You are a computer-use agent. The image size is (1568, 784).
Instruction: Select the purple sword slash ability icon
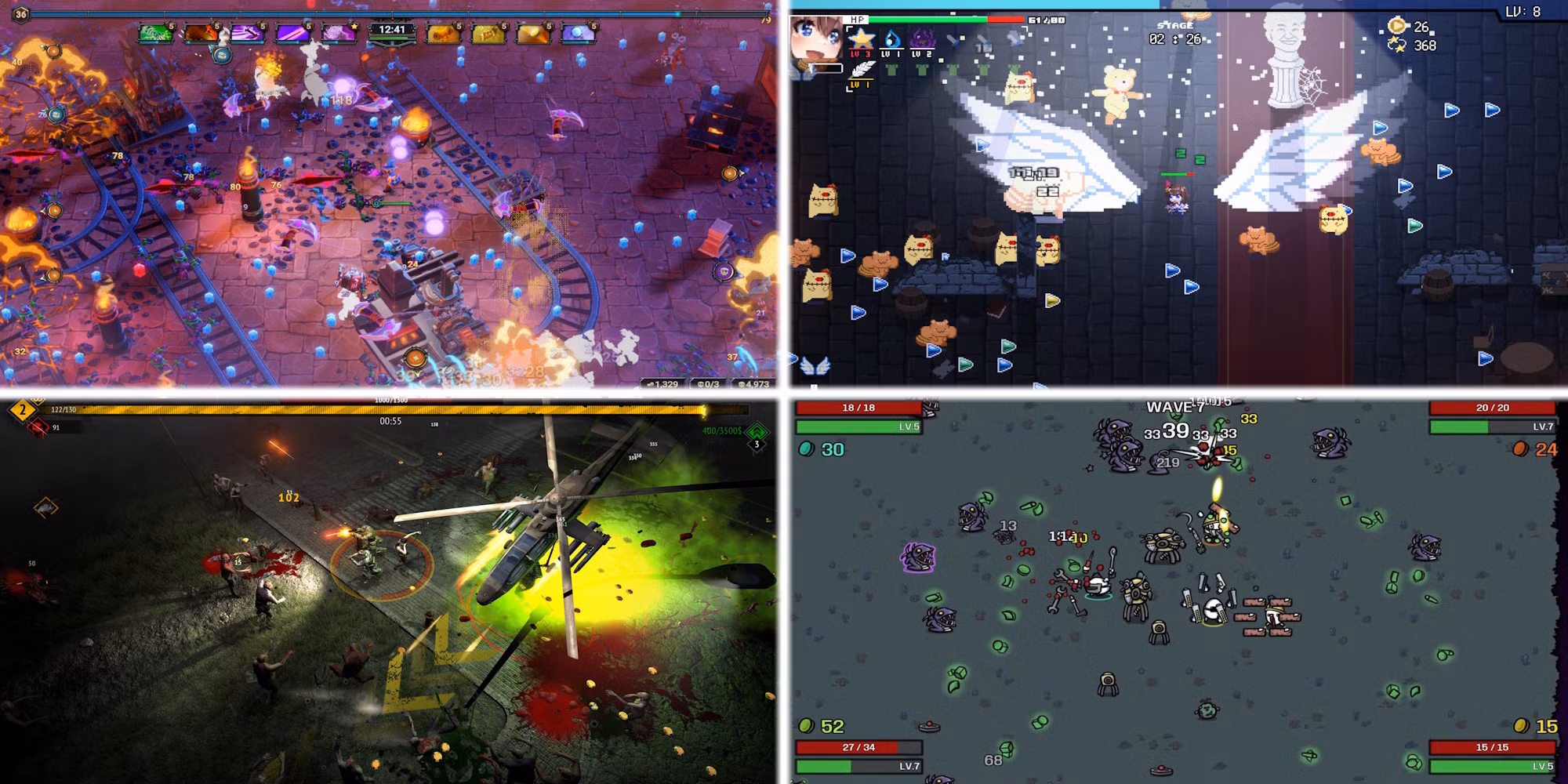pyautogui.click(x=249, y=33)
